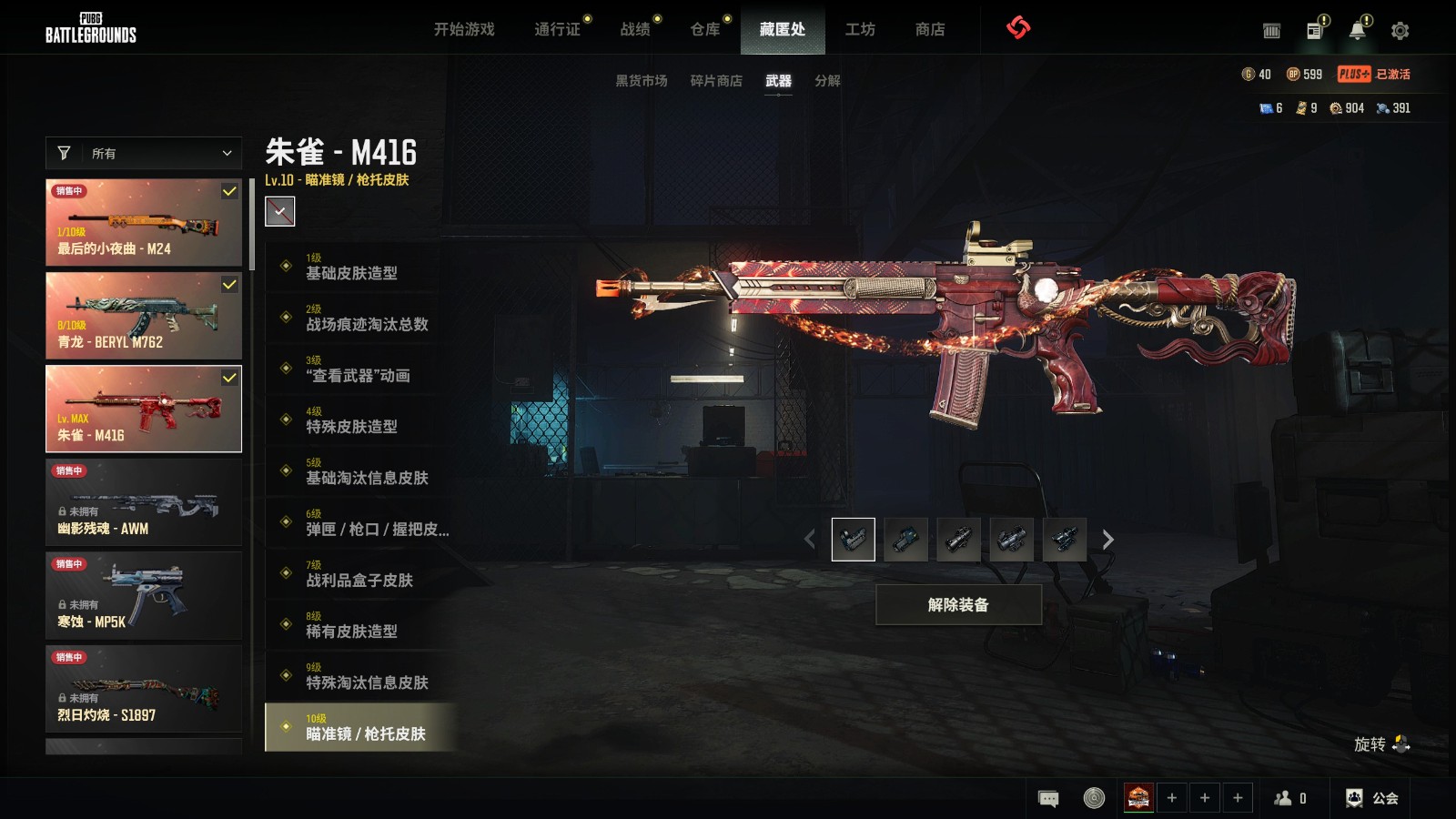Select the 最后的小夜曲 M24 skin
This screenshot has width=1456, height=819.
tap(144, 222)
